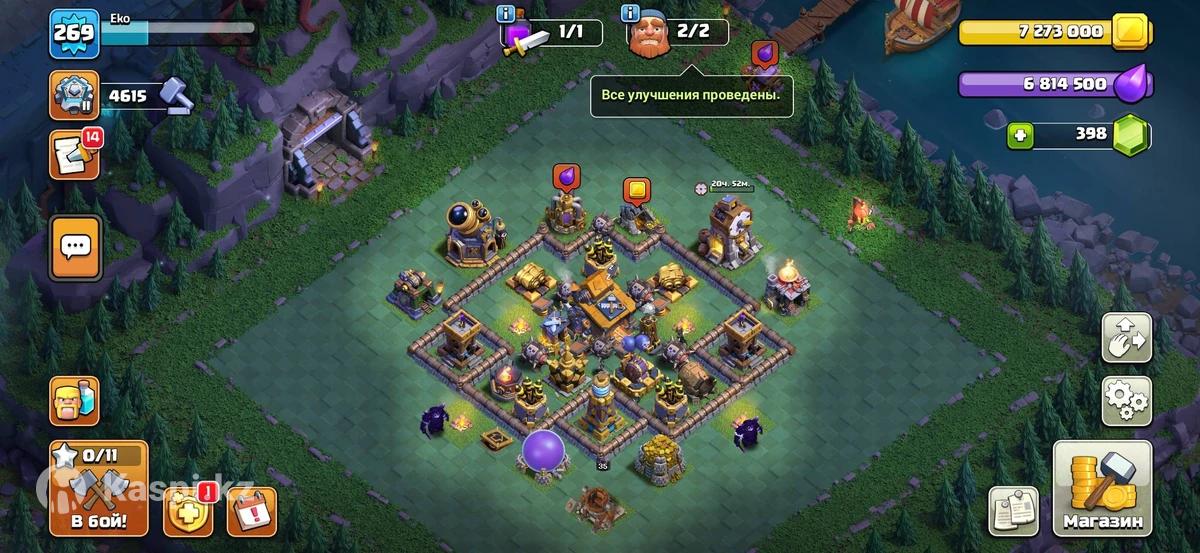Open the settings gears menu

point(1126,400)
